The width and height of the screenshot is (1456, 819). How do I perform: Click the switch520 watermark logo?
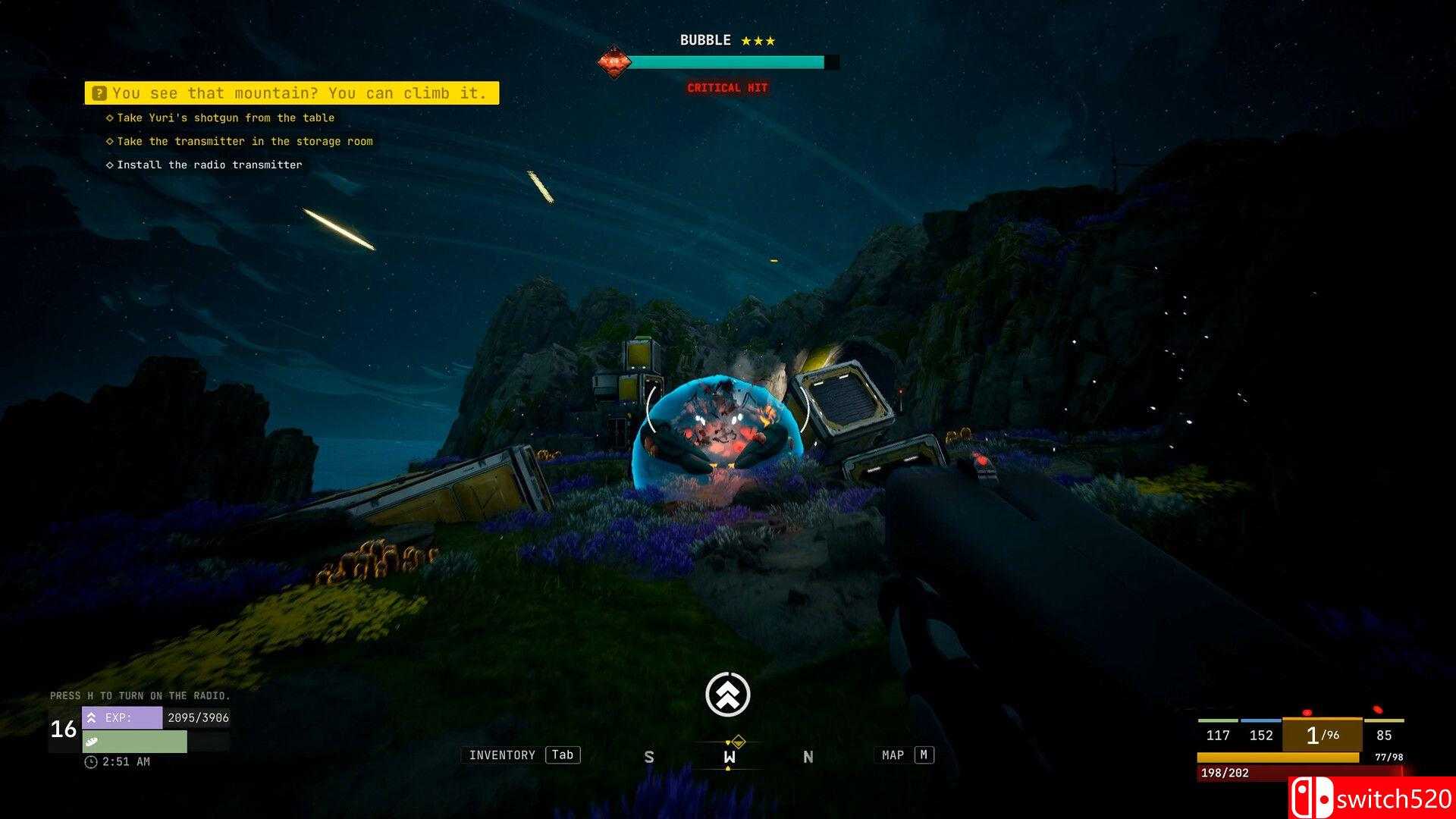1372,798
